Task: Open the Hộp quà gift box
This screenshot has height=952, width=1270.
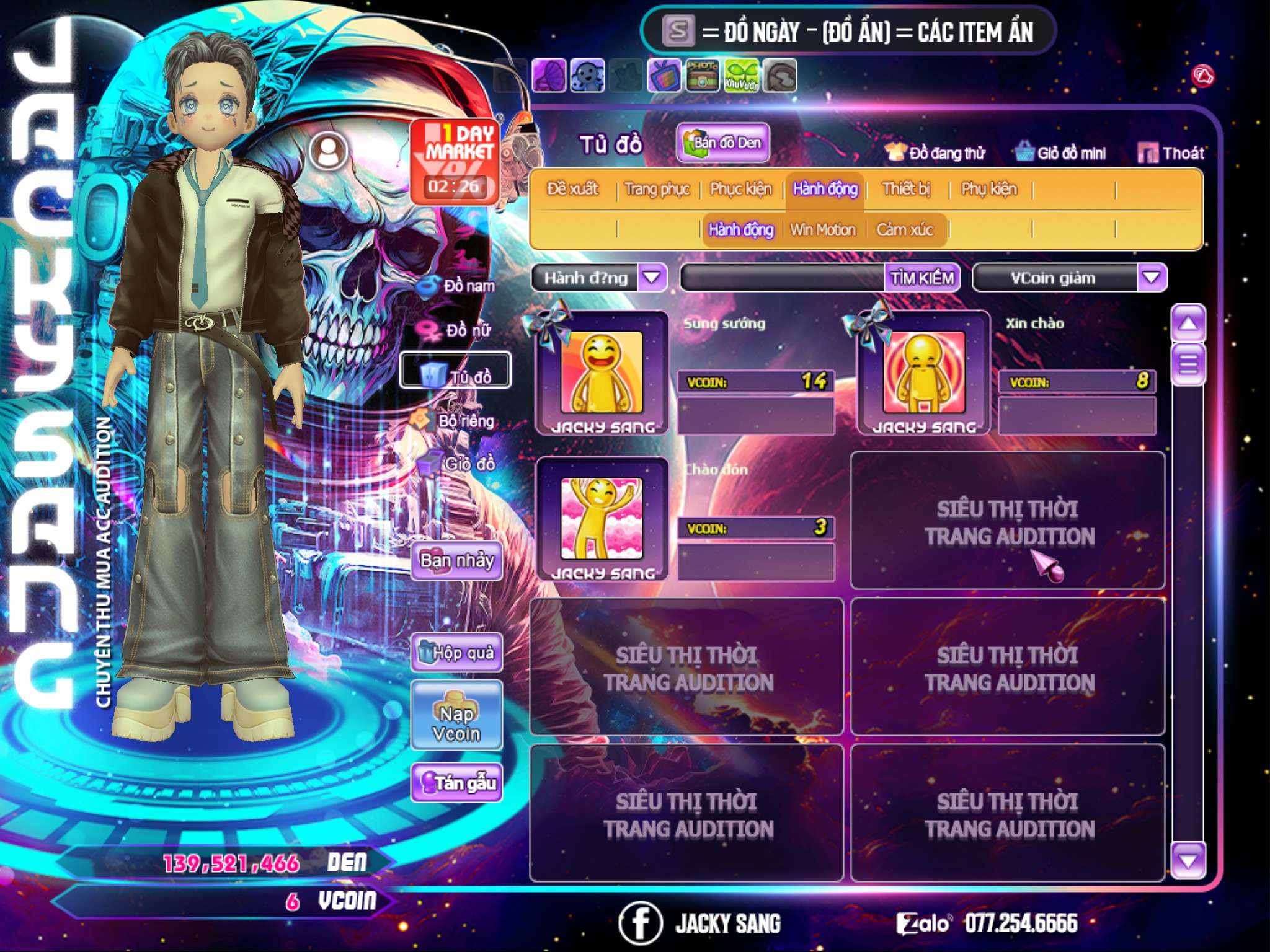Action: coord(456,652)
